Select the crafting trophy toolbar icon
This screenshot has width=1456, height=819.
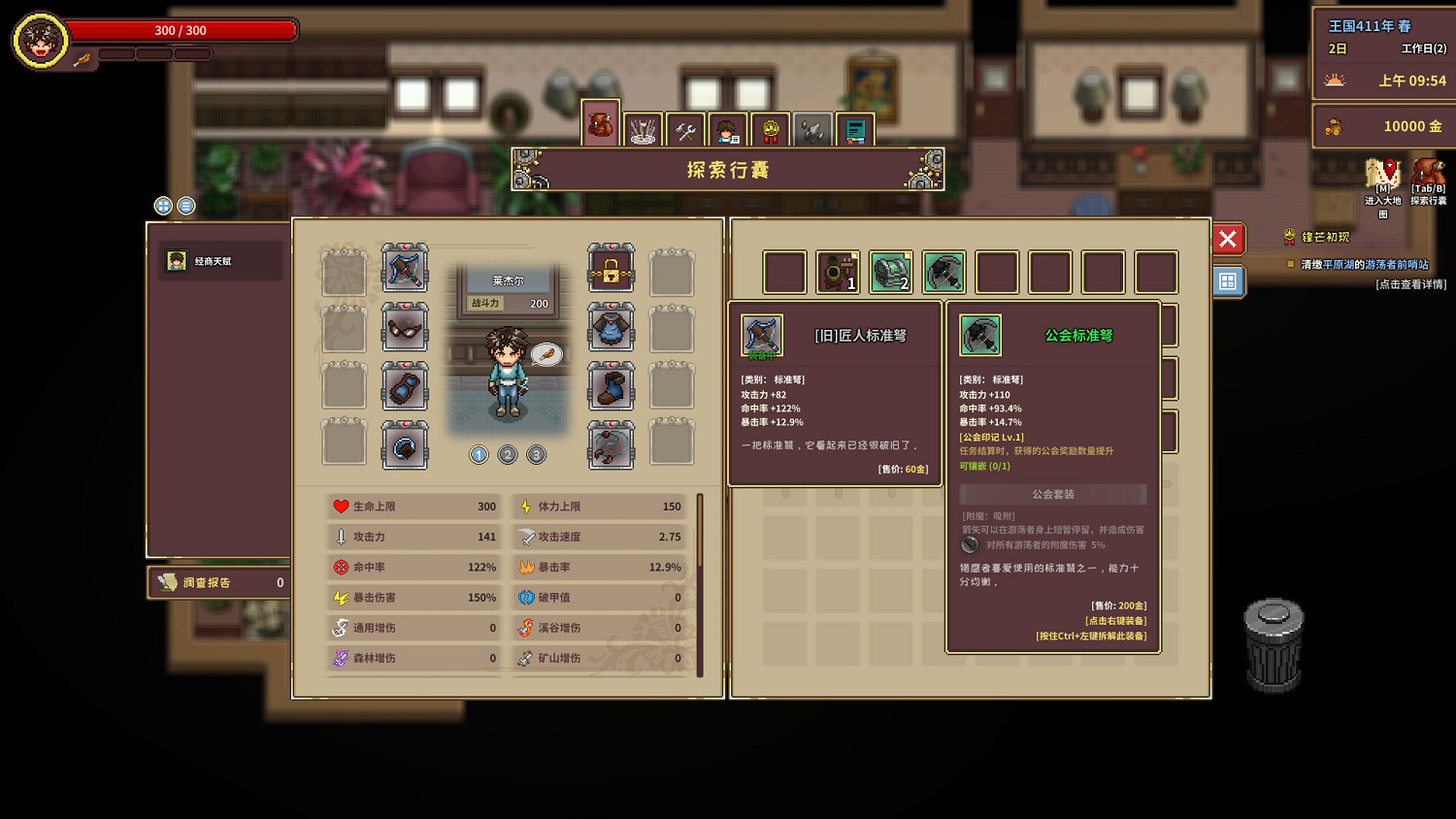coord(642,127)
